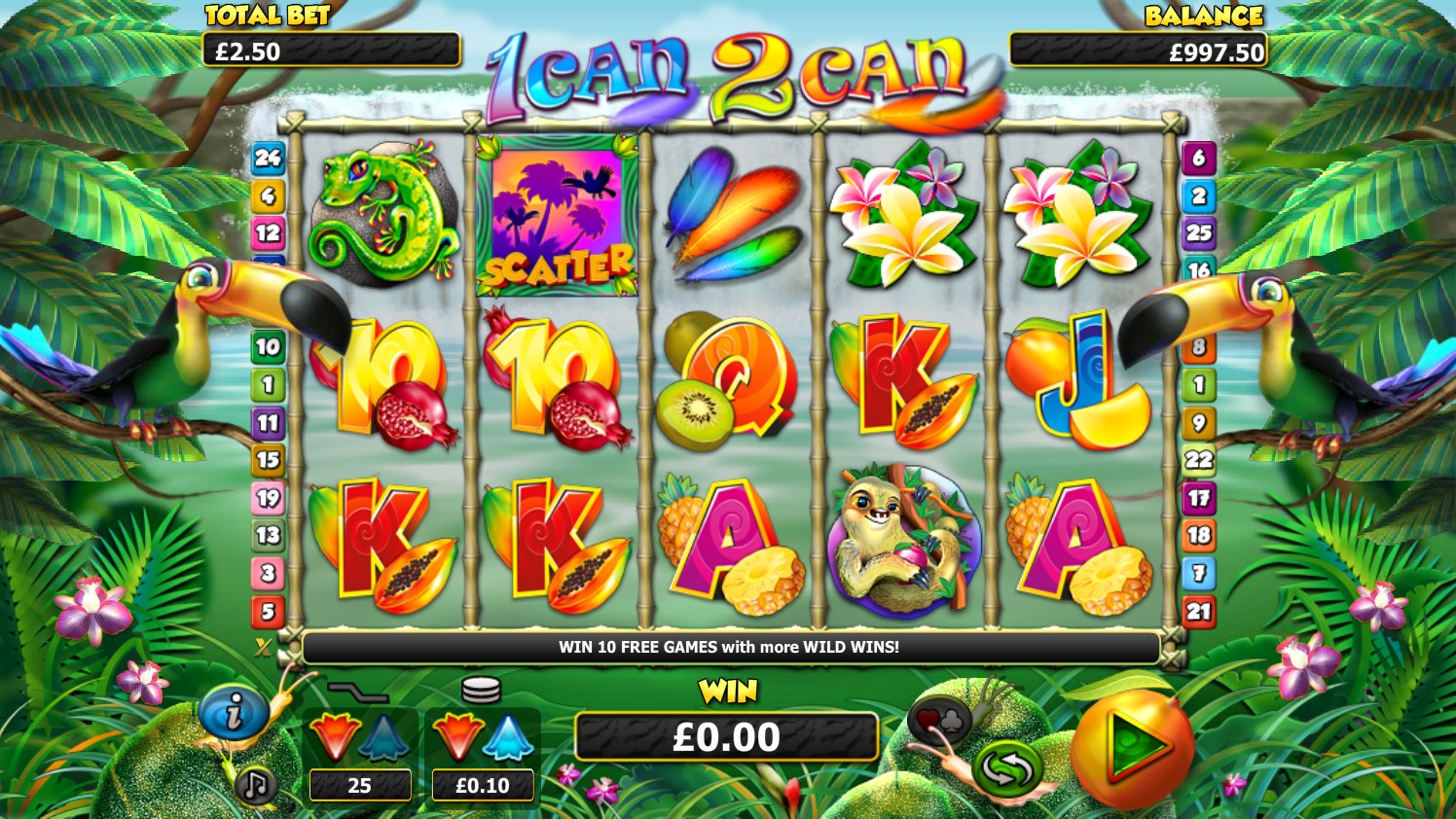The height and width of the screenshot is (819, 1456).
Task: Open the blue info paytable button
Action: click(x=233, y=714)
